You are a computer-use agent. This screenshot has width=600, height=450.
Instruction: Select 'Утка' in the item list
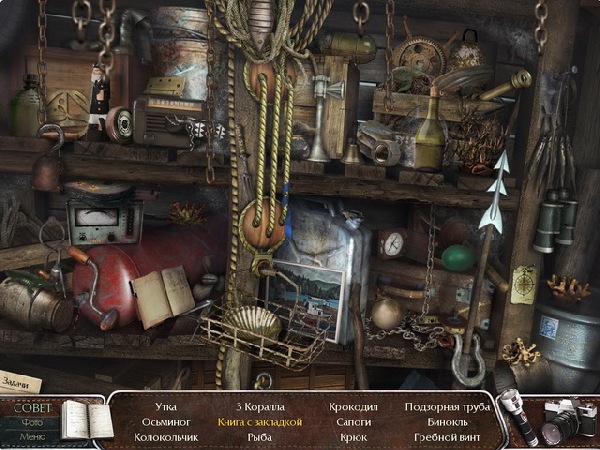167,407
